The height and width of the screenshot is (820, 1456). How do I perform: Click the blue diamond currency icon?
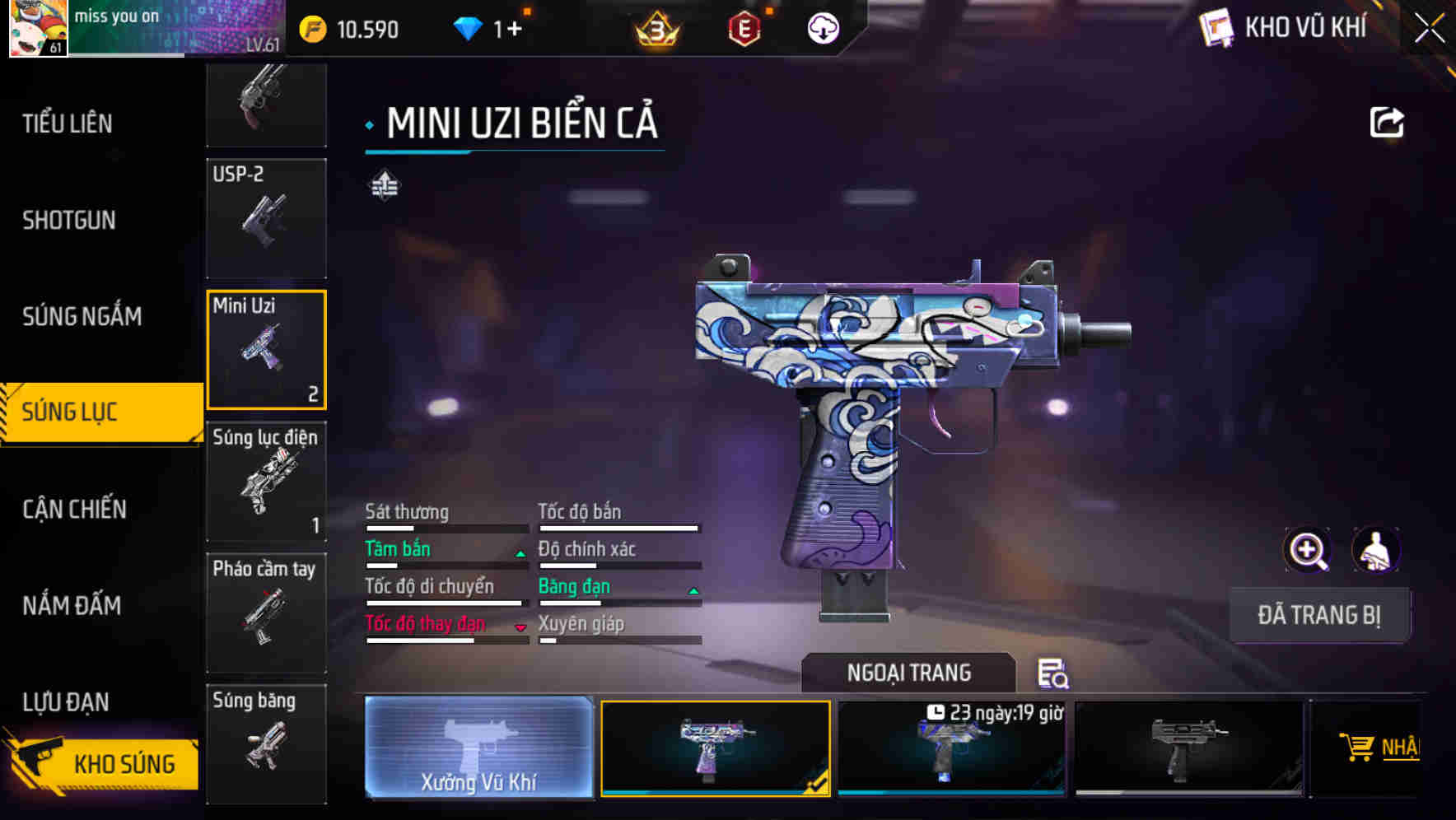click(x=468, y=27)
